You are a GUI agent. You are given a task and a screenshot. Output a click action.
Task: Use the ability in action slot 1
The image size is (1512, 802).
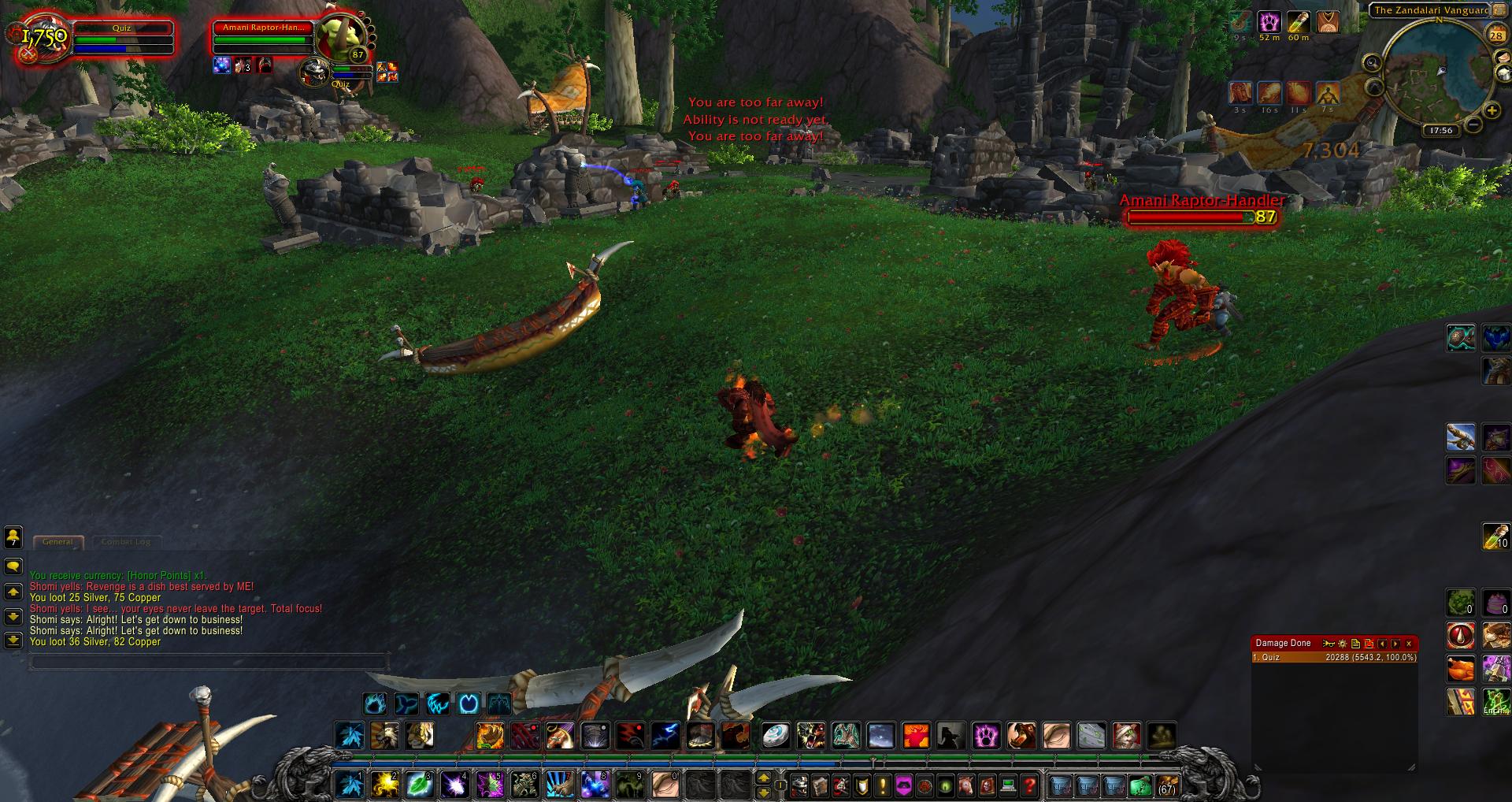[x=349, y=785]
